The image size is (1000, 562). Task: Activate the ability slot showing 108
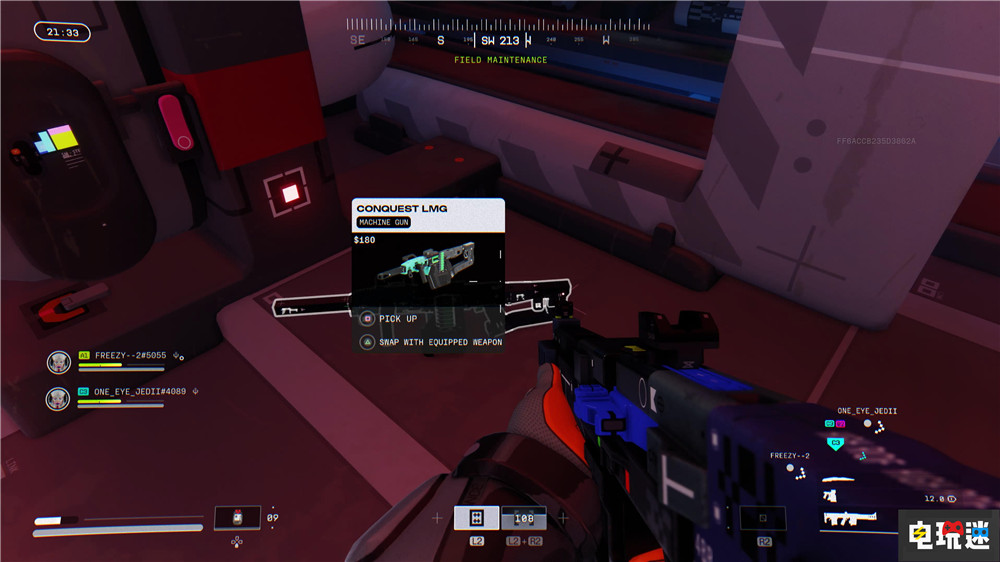pyautogui.click(x=523, y=518)
